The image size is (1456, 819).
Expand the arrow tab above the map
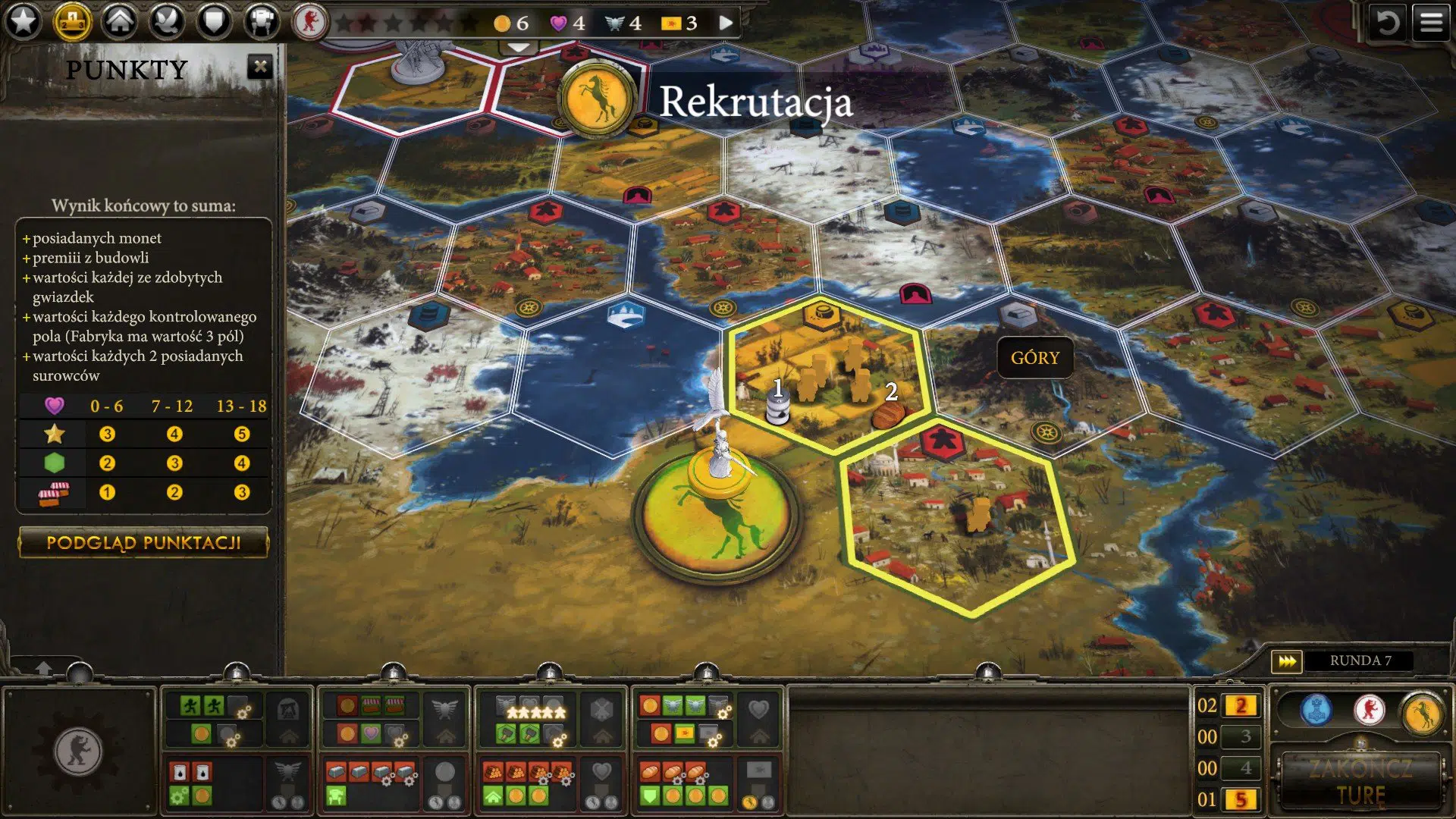point(518,47)
